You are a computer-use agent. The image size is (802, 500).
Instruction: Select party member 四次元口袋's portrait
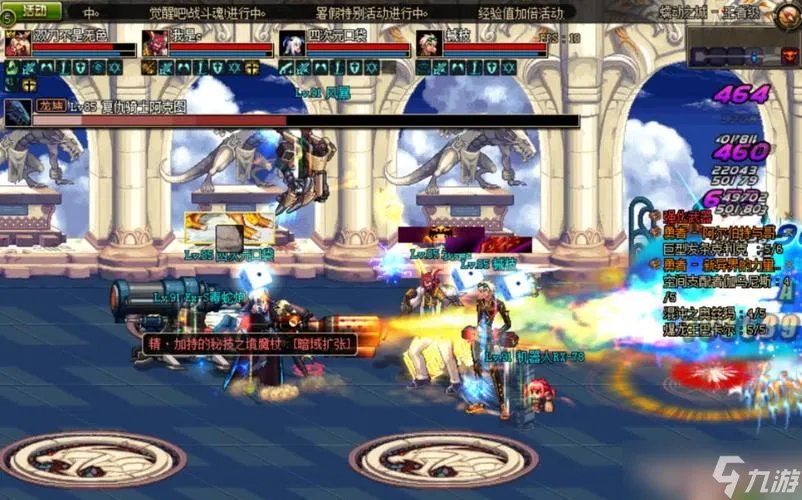click(292, 44)
